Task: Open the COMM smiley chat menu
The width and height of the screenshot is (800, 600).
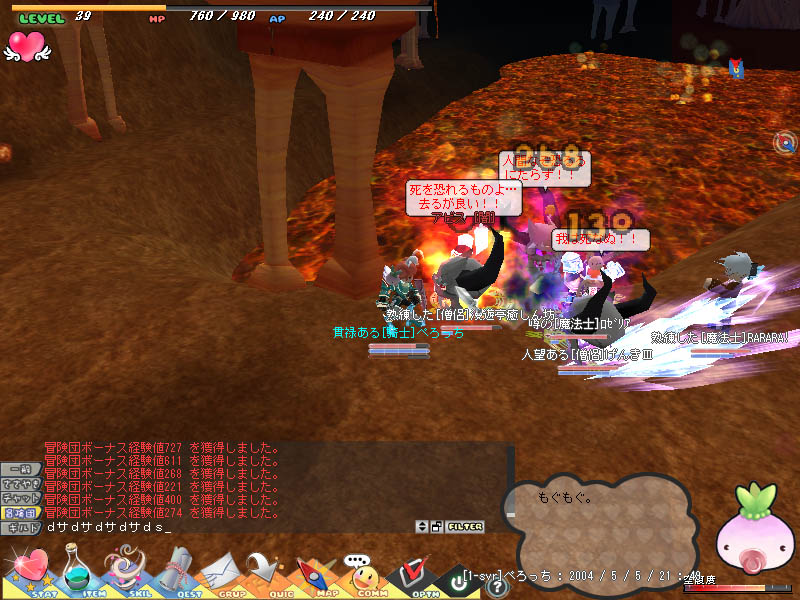Action: point(365,574)
